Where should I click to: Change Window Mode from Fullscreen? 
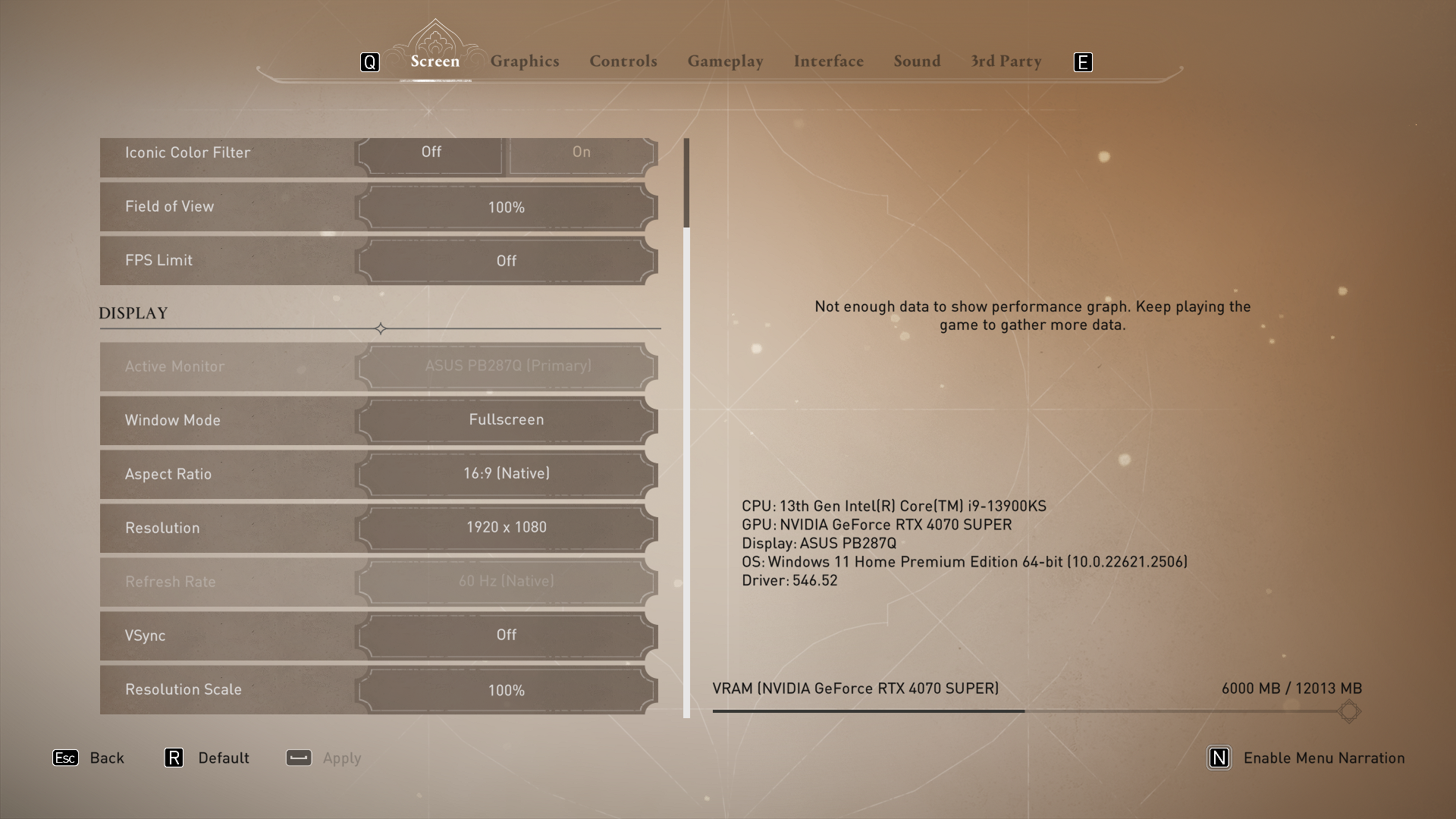506,420
